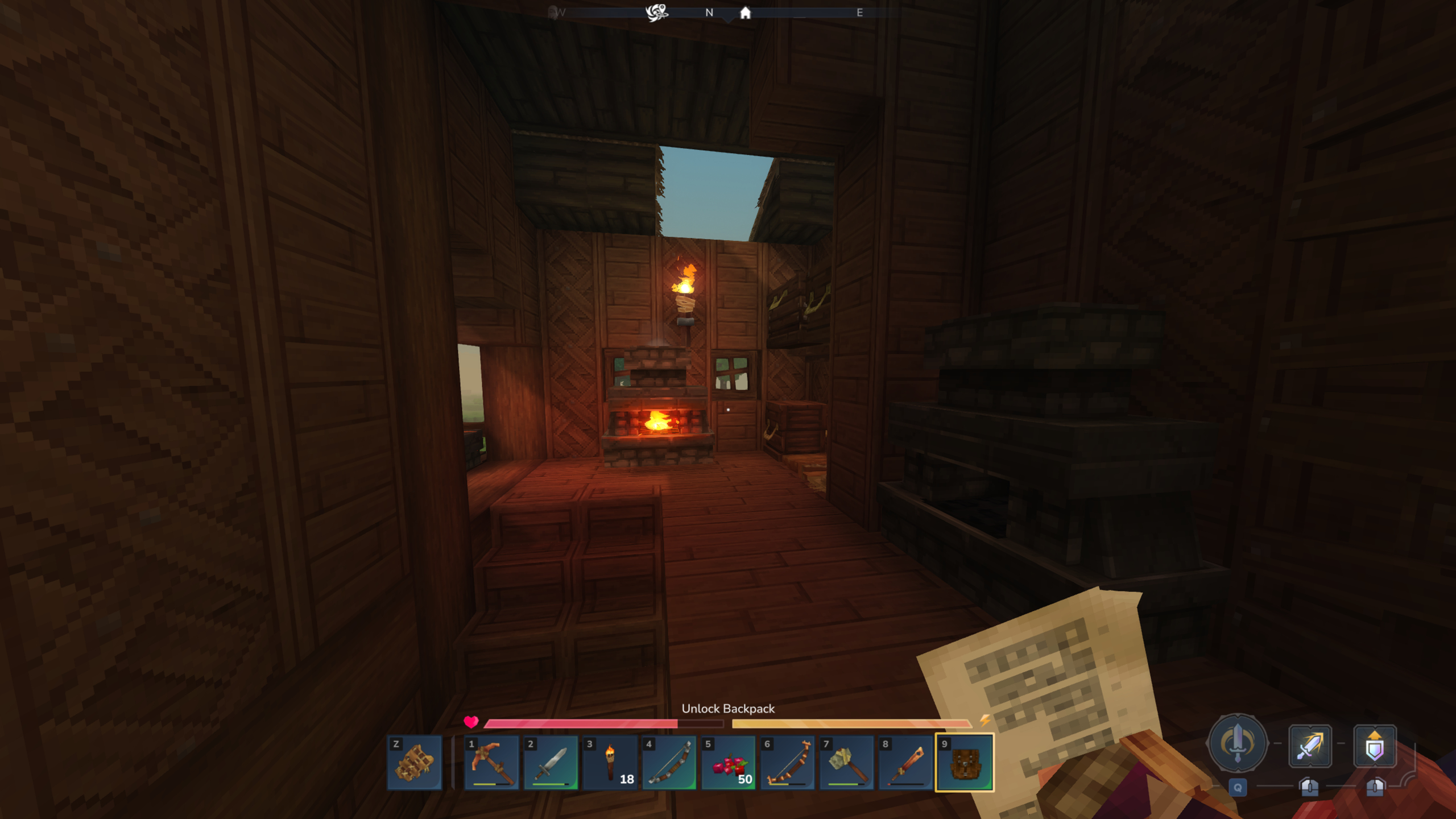Viewport: 1456px width, 819px height.
Task: Click the W marker on the compass
Action: (x=560, y=13)
